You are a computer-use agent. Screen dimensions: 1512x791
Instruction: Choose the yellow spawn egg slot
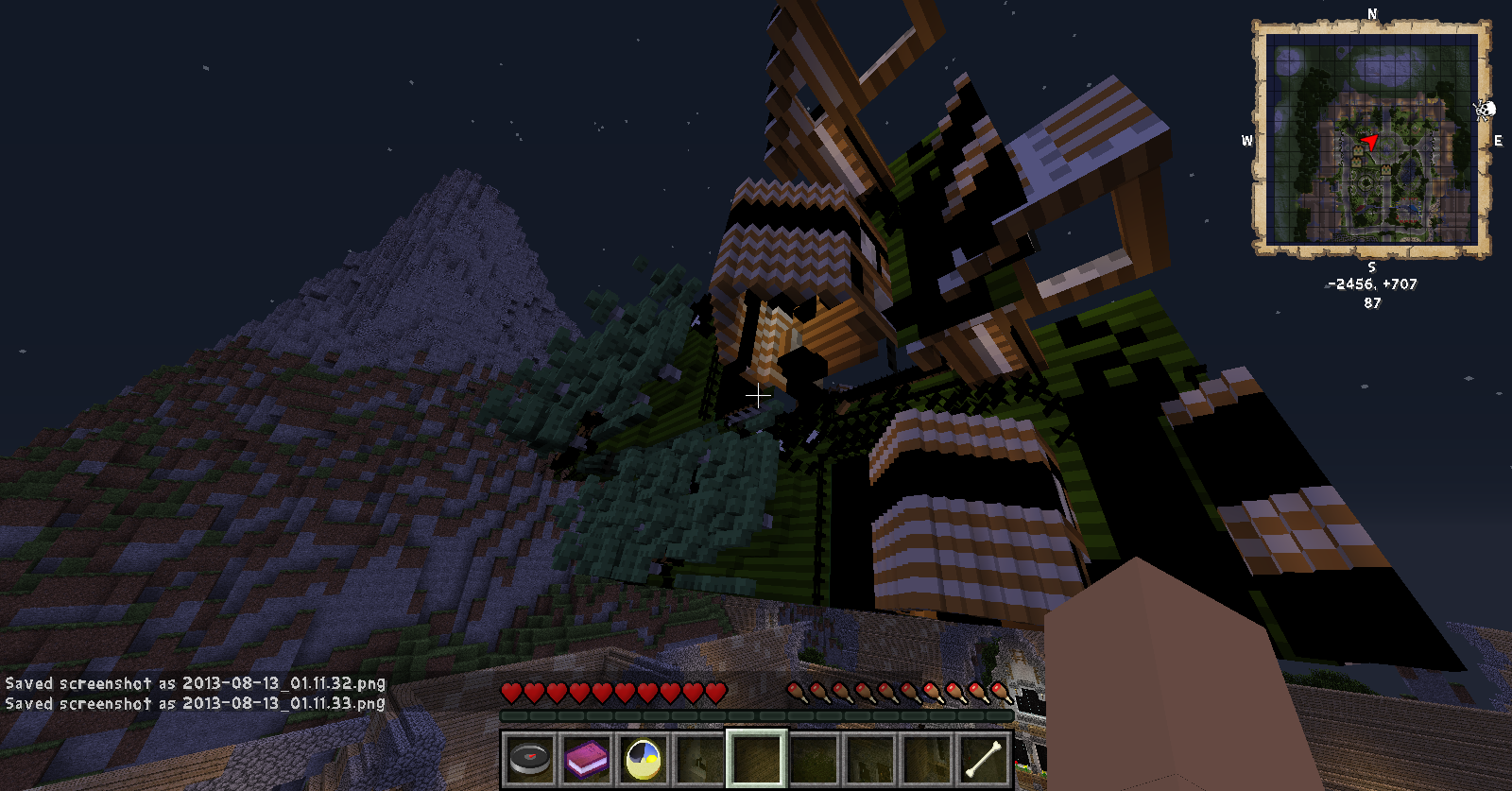(x=643, y=758)
